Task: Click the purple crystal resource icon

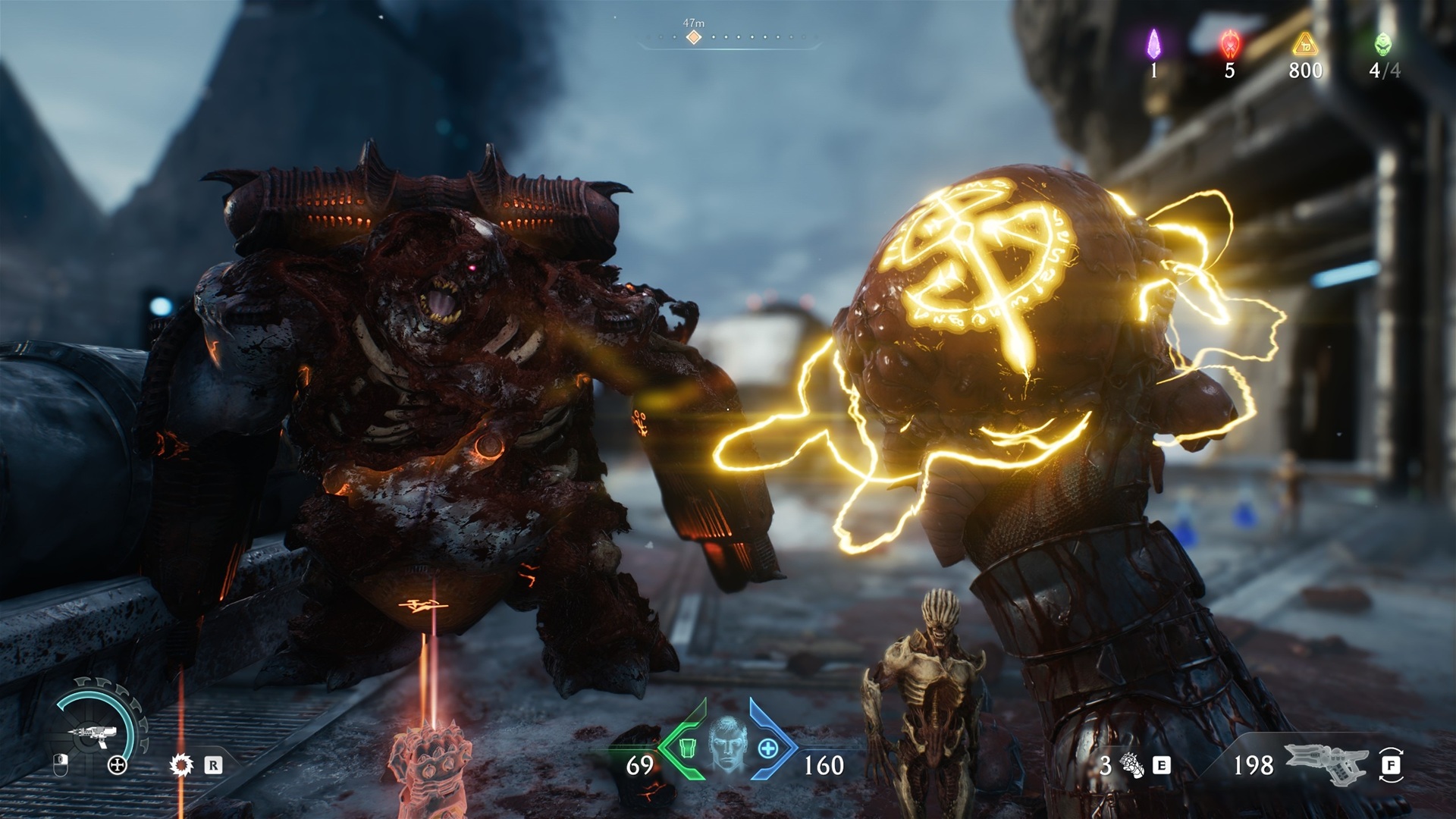Action: pyautogui.click(x=1153, y=44)
